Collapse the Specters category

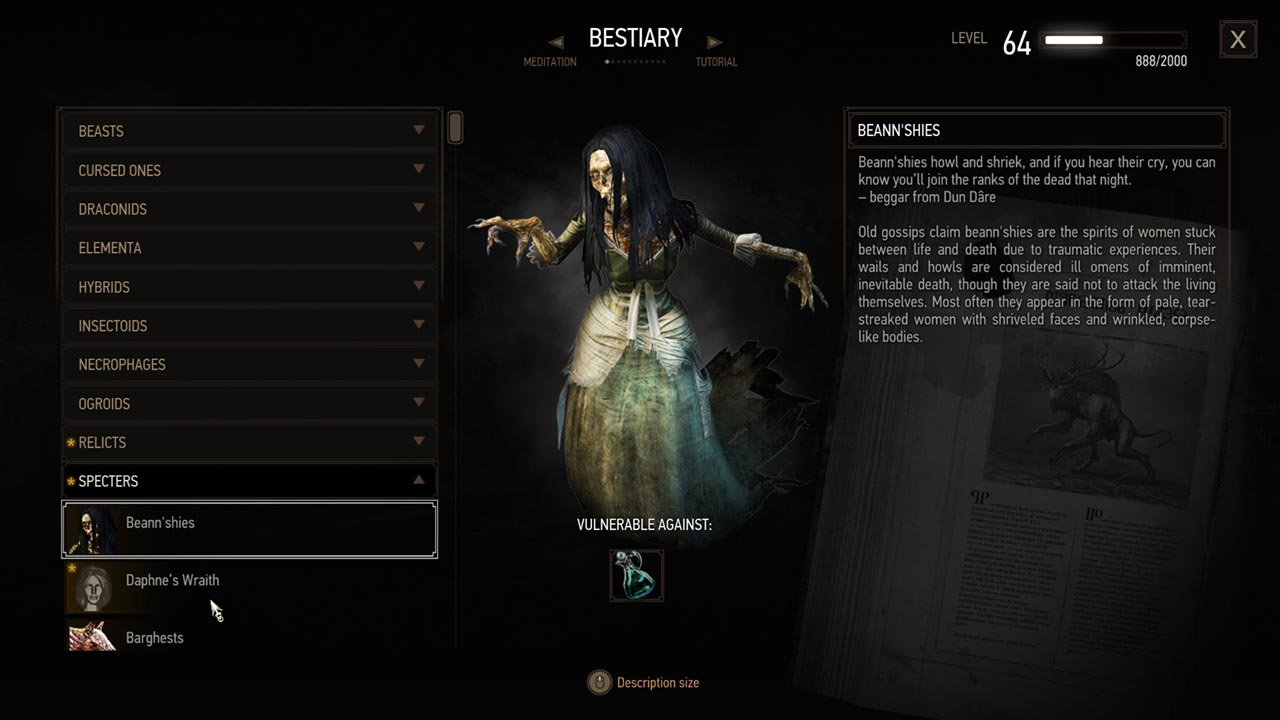pyautogui.click(x=249, y=481)
